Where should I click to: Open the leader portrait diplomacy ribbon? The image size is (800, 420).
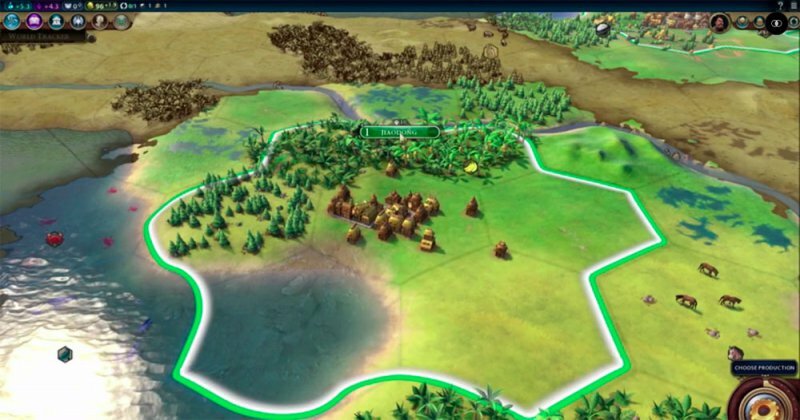(x=719, y=22)
